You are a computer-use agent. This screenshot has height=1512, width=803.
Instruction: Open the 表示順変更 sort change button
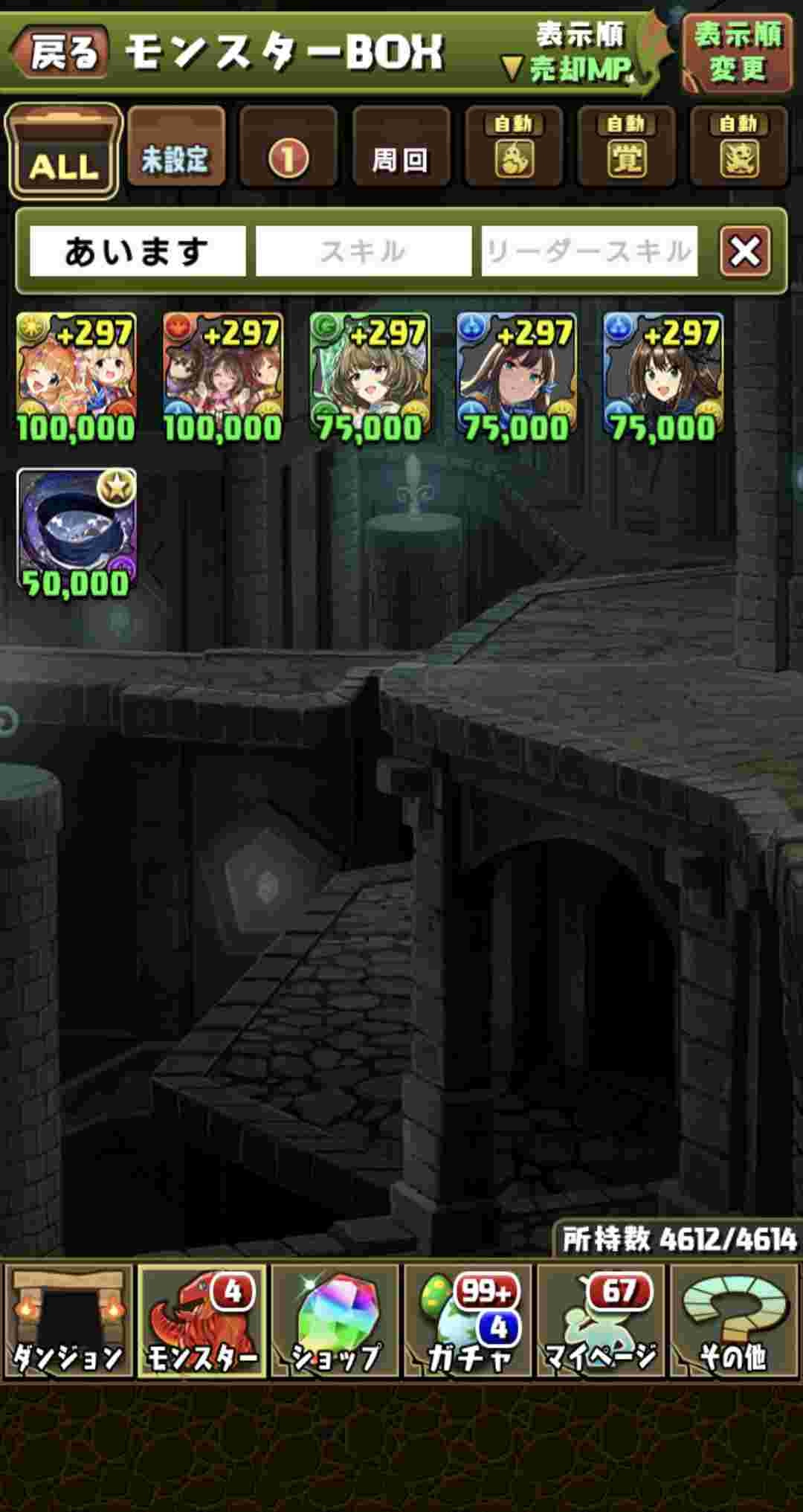point(737,53)
